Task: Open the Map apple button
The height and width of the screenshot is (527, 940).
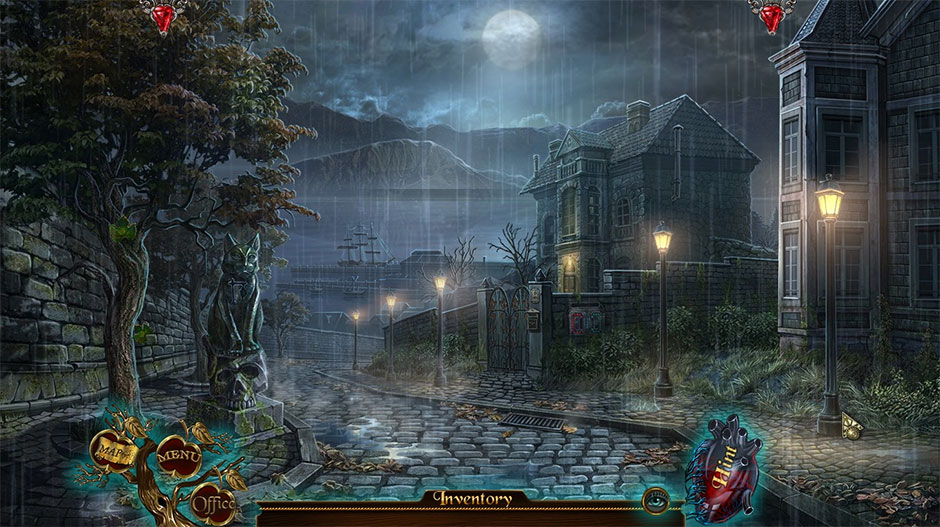Action: click(x=110, y=450)
